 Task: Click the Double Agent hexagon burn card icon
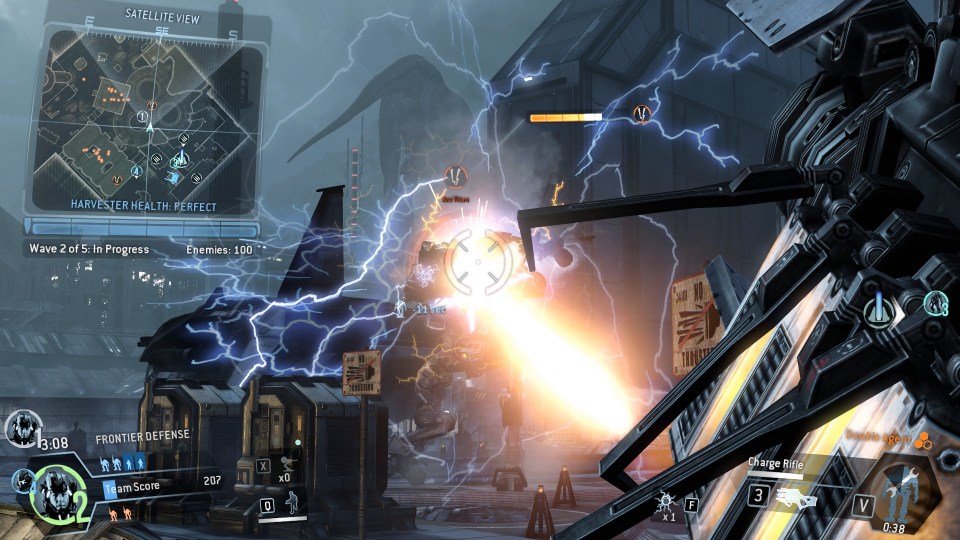923,439
